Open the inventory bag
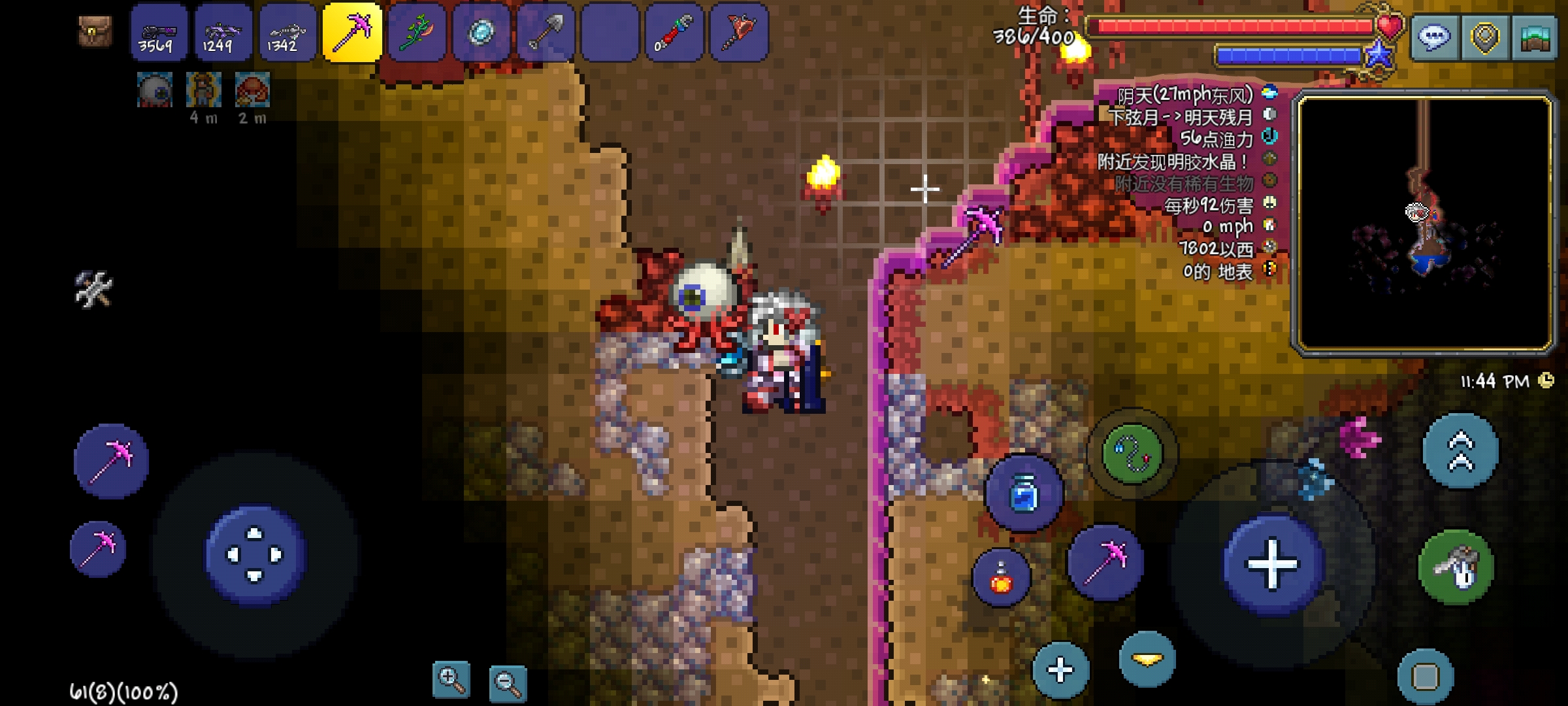 pos(95,31)
